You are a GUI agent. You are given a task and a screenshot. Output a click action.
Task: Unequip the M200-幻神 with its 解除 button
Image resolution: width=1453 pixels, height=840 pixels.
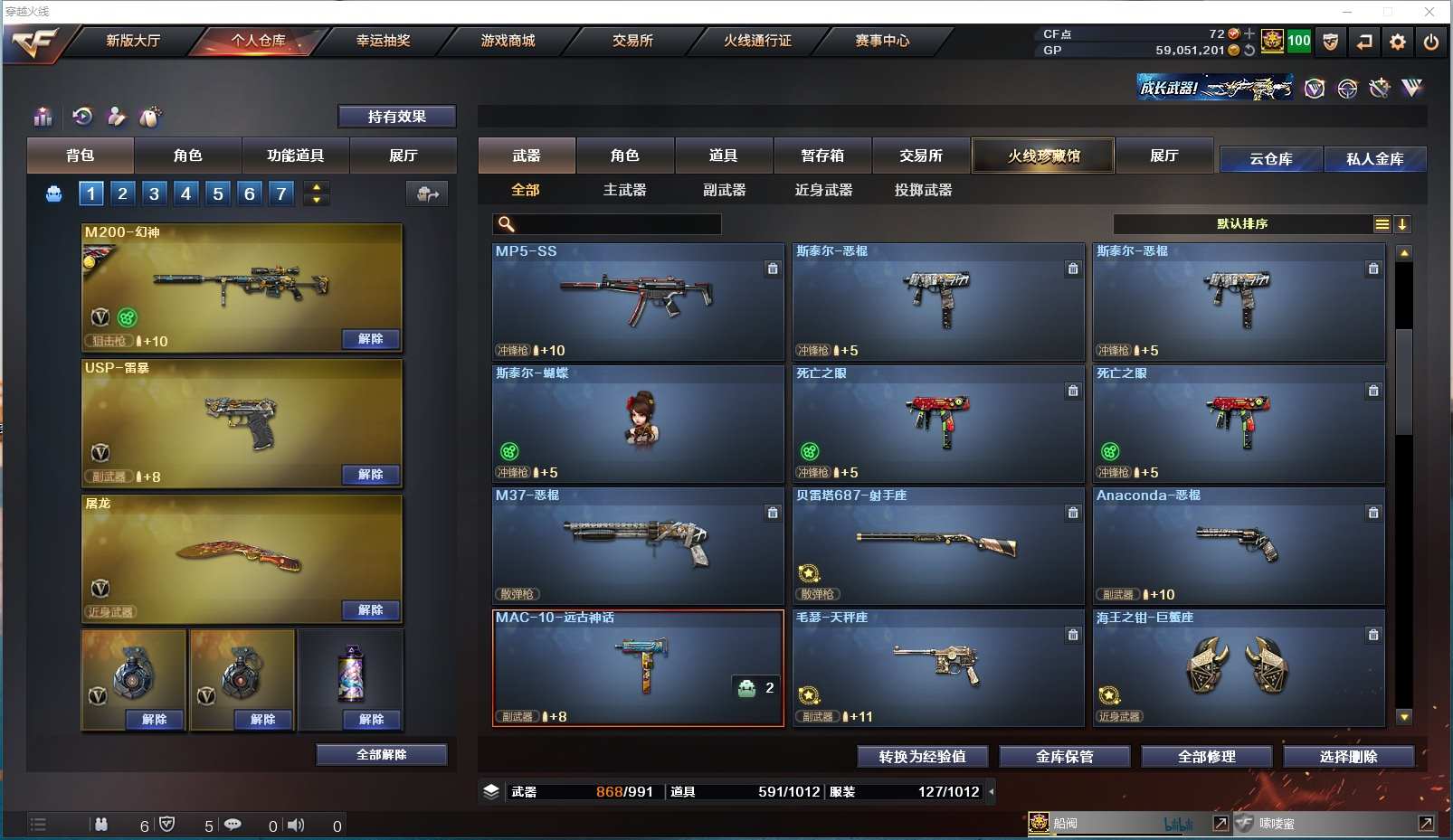coord(371,339)
